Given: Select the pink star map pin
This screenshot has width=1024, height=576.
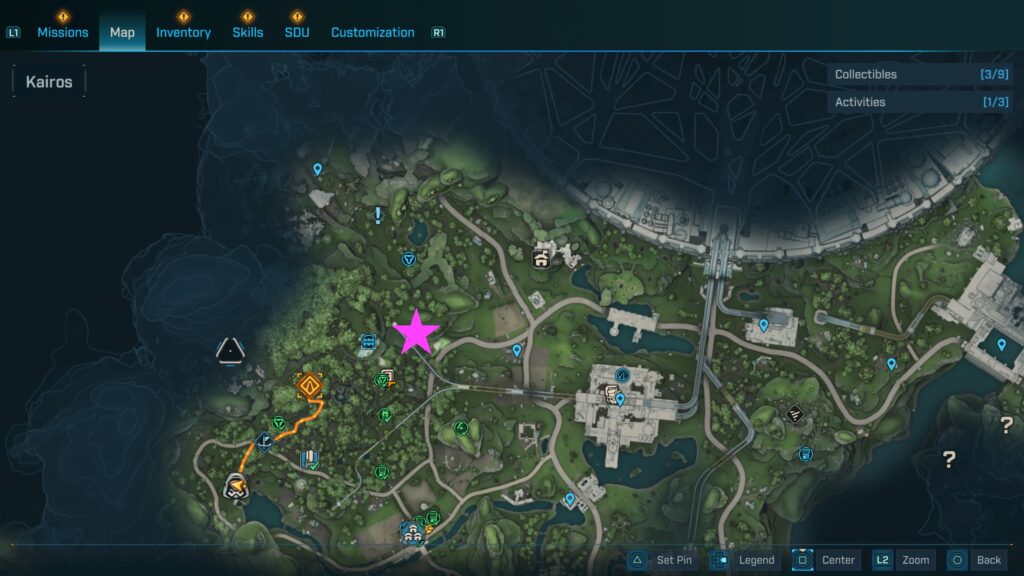Looking at the screenshot, I should [415, 333].
